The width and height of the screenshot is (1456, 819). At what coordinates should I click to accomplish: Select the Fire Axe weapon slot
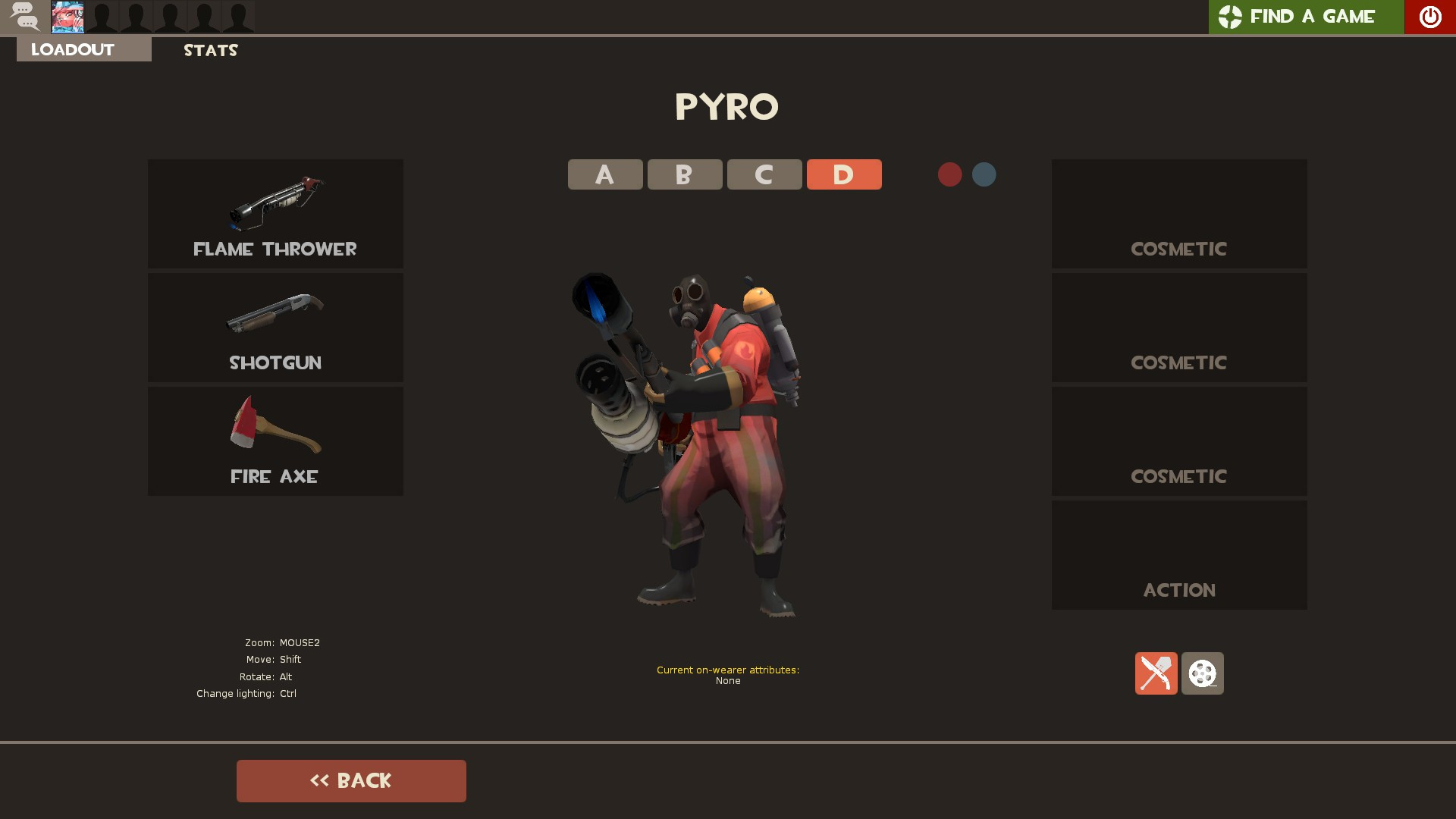click(x=275, y=441)
